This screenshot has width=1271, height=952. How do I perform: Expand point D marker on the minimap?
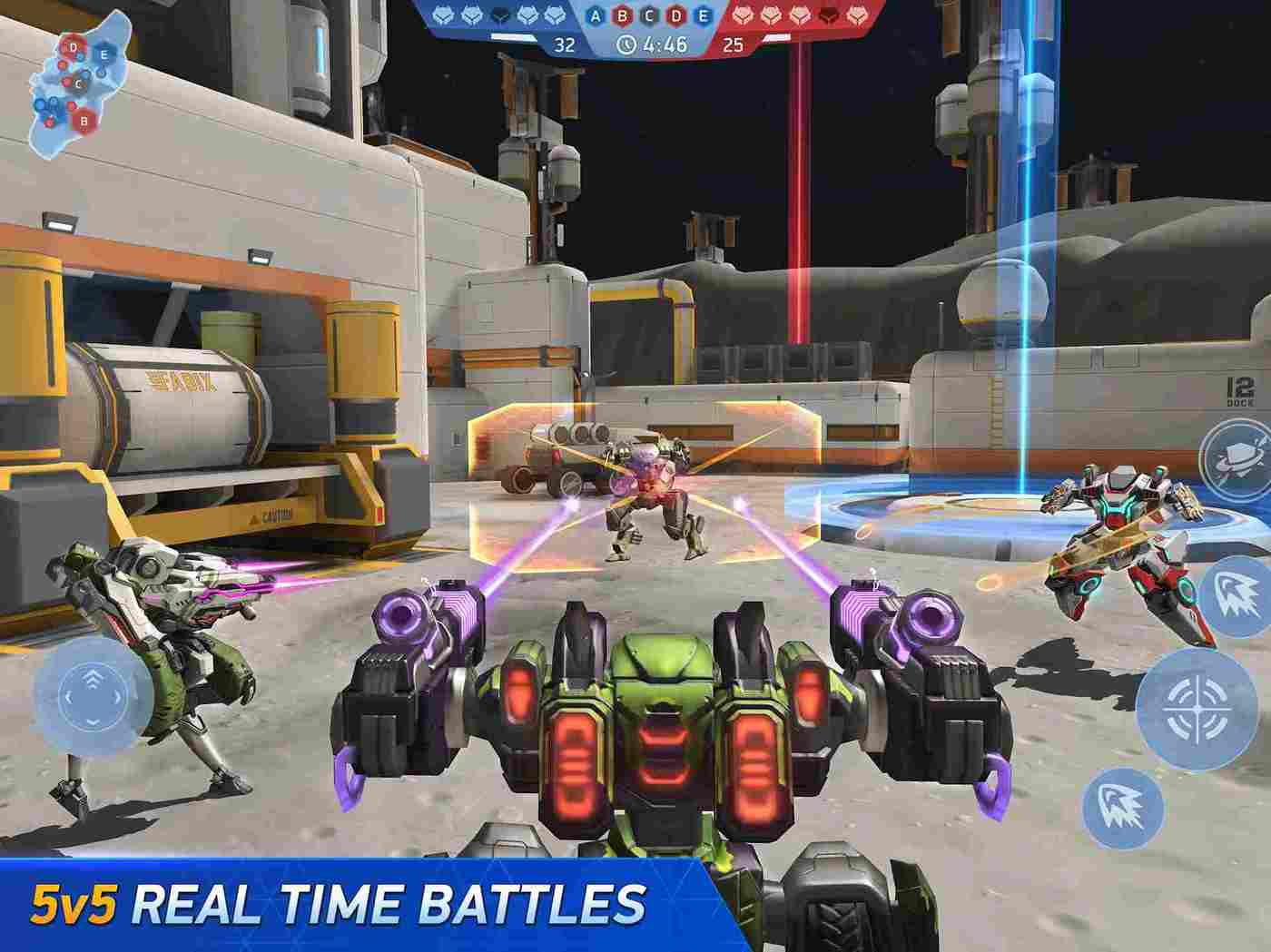click(74, 47)
